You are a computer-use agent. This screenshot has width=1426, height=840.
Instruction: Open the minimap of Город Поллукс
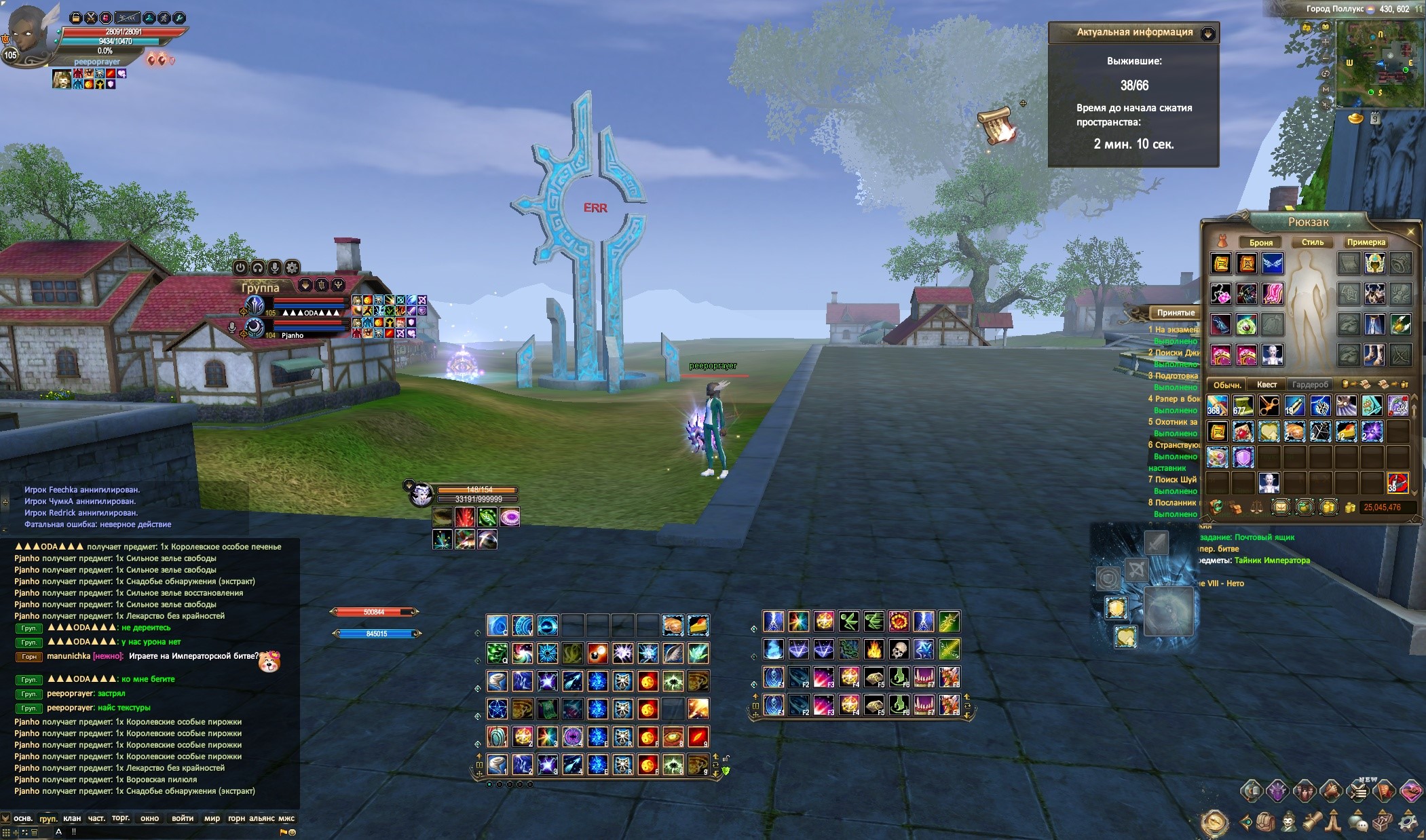click(x=1380, y=61)
